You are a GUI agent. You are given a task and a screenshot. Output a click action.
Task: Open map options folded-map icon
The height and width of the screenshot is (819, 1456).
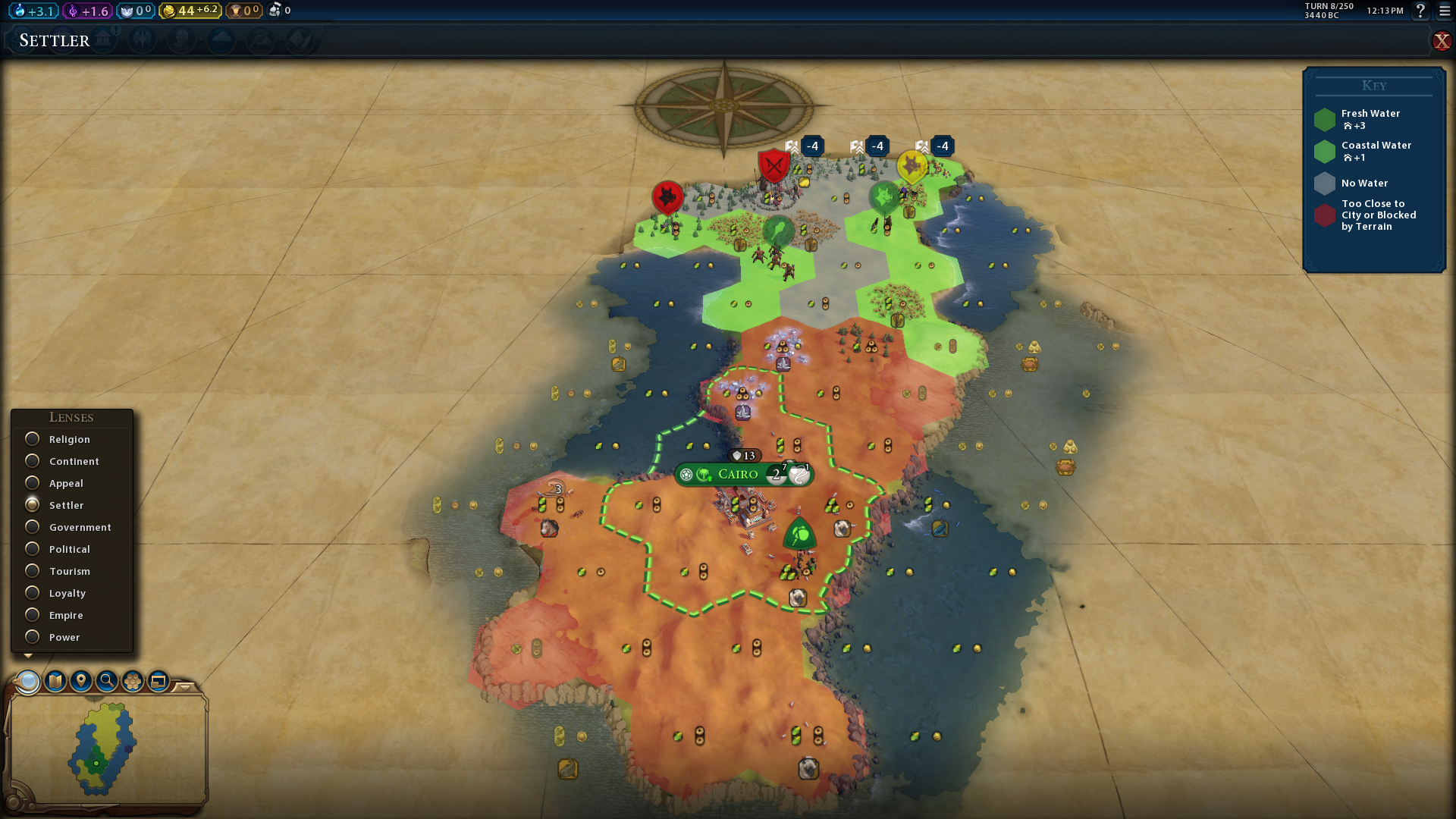coord(55,681)
